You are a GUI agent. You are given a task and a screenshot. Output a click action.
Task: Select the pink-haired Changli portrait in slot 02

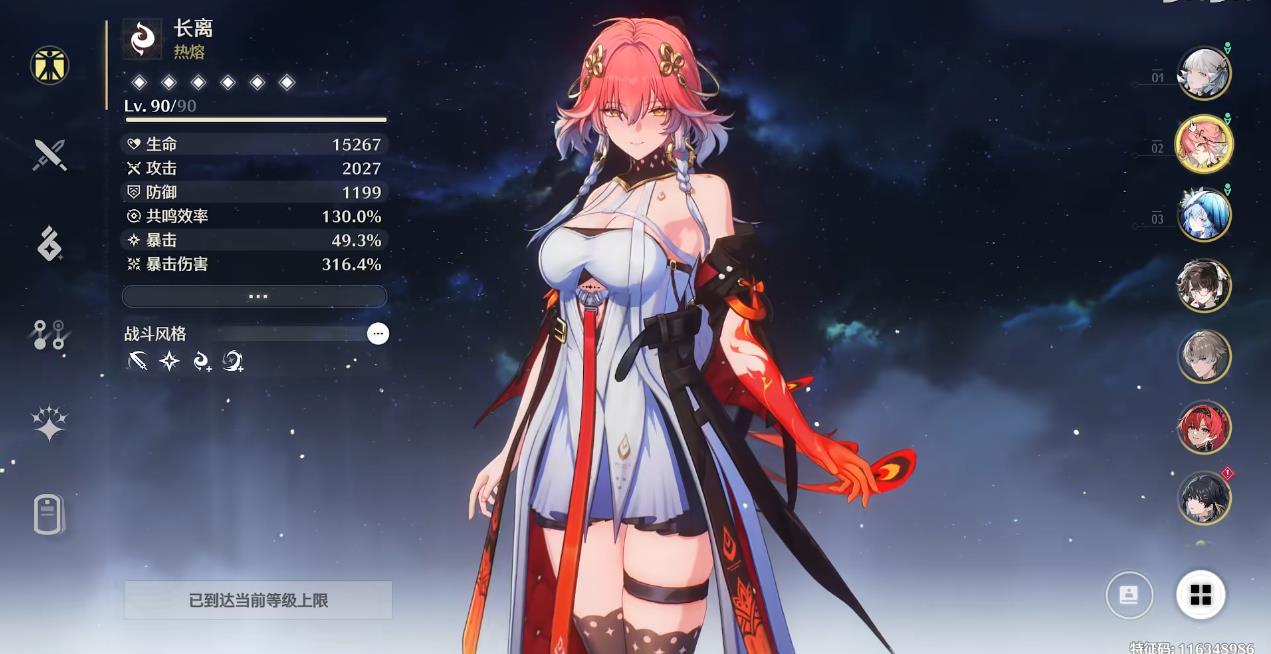coord(1203,144)
